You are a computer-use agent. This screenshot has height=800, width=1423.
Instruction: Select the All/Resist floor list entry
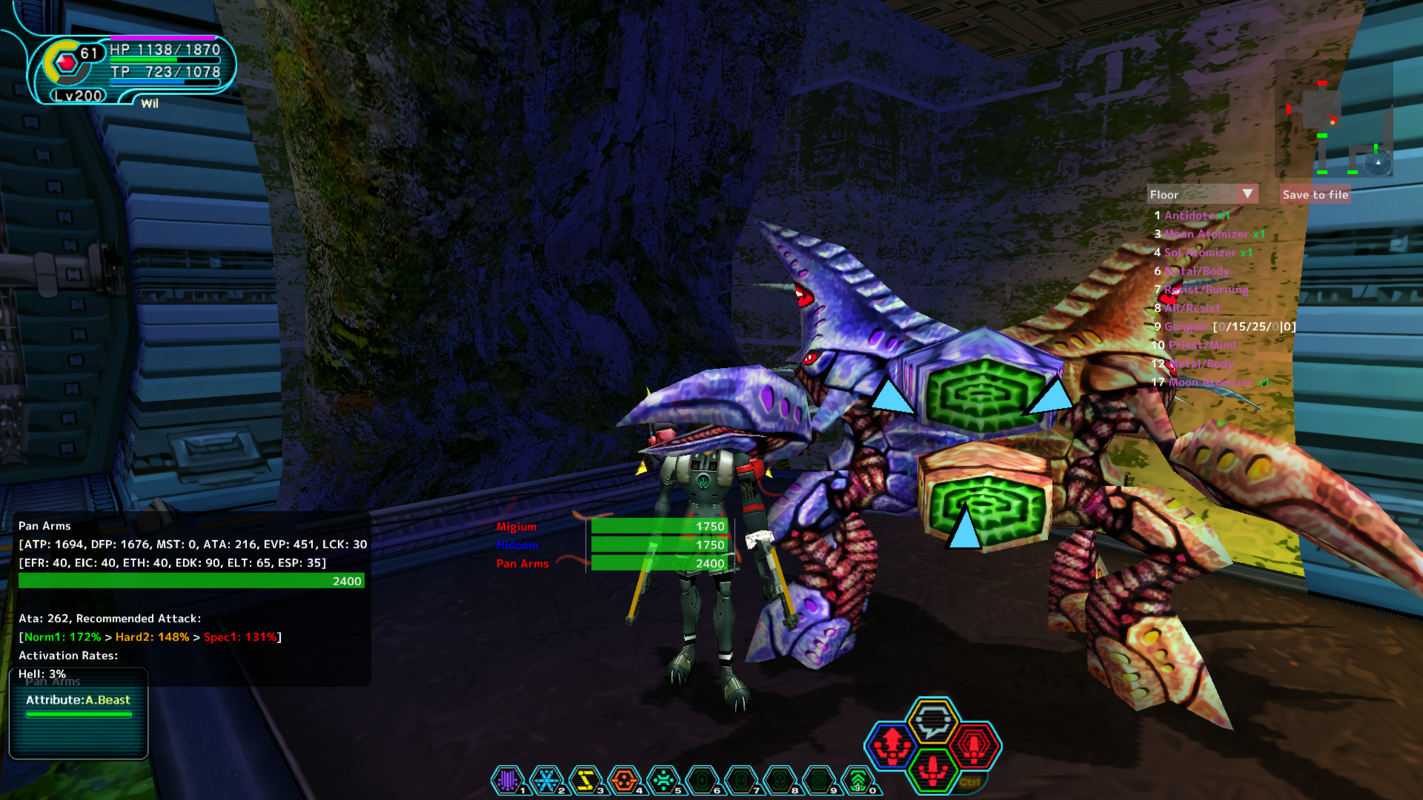[1192, 309]
